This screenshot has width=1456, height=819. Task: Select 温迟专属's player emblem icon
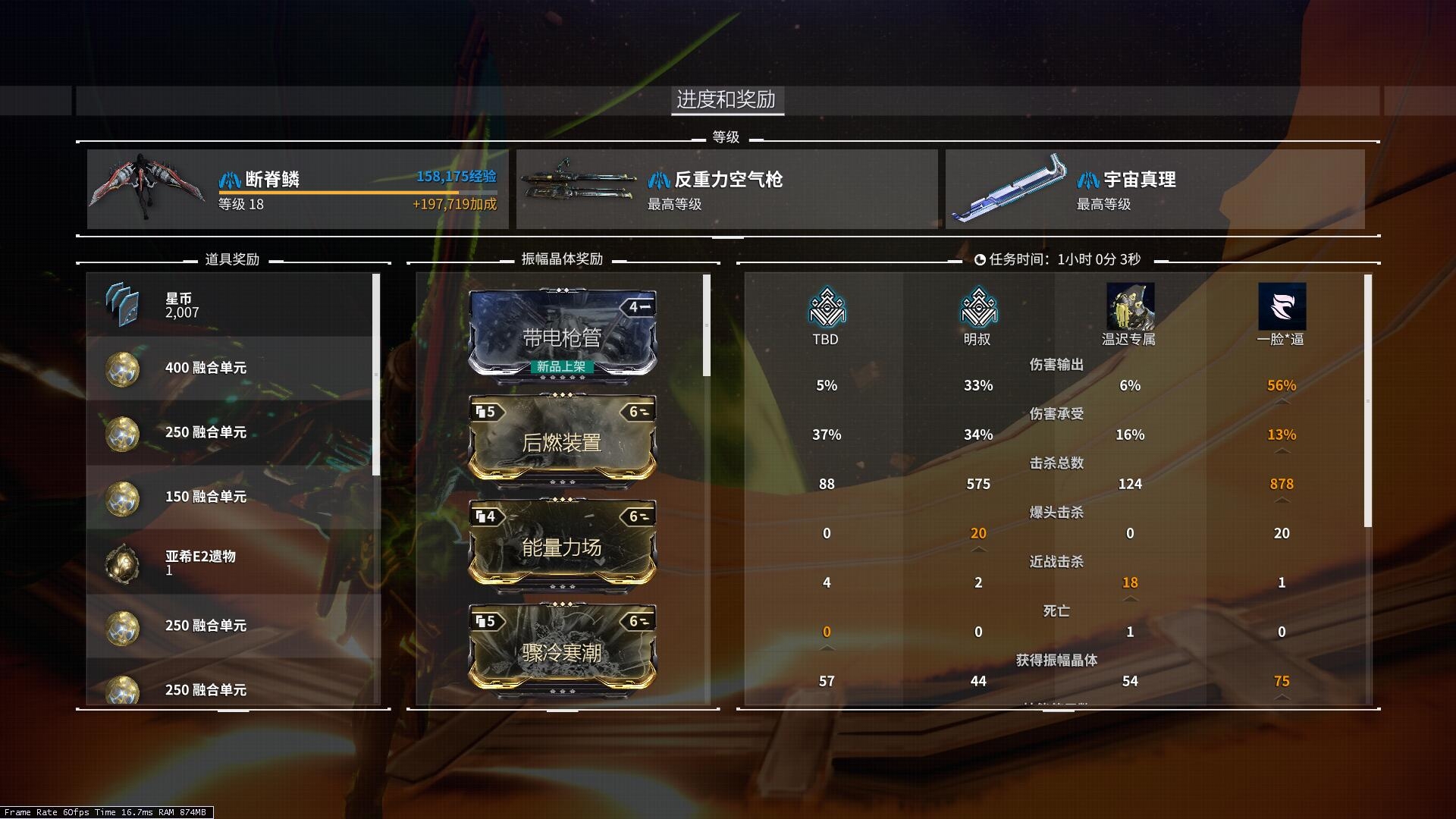[x=1130, y=305]
